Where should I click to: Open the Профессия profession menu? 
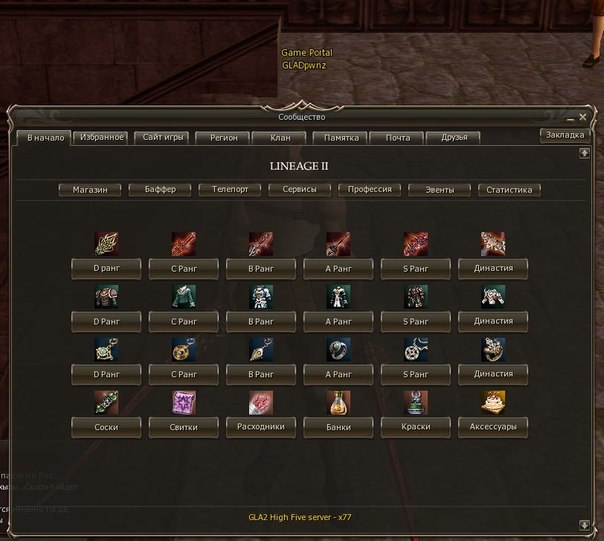pos(370,189)
